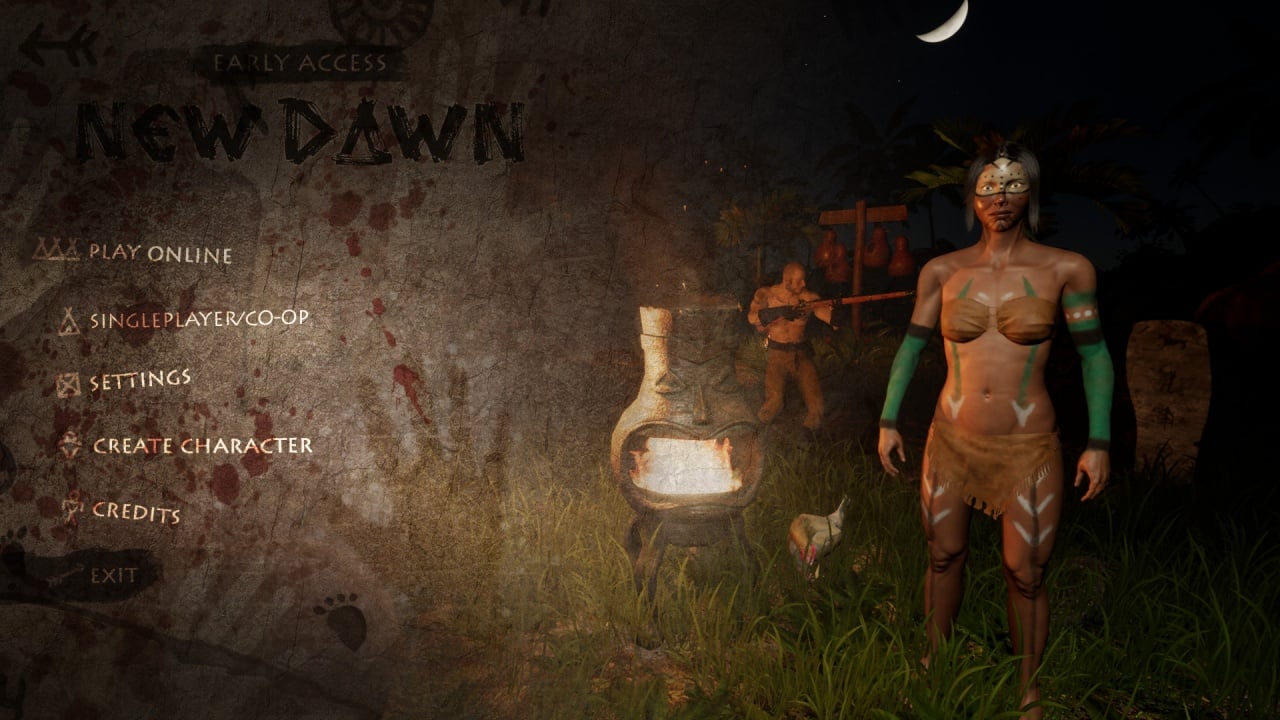Exit the game
The height and width of the screenshot is (720, 1280).
(x=114, y=575)
